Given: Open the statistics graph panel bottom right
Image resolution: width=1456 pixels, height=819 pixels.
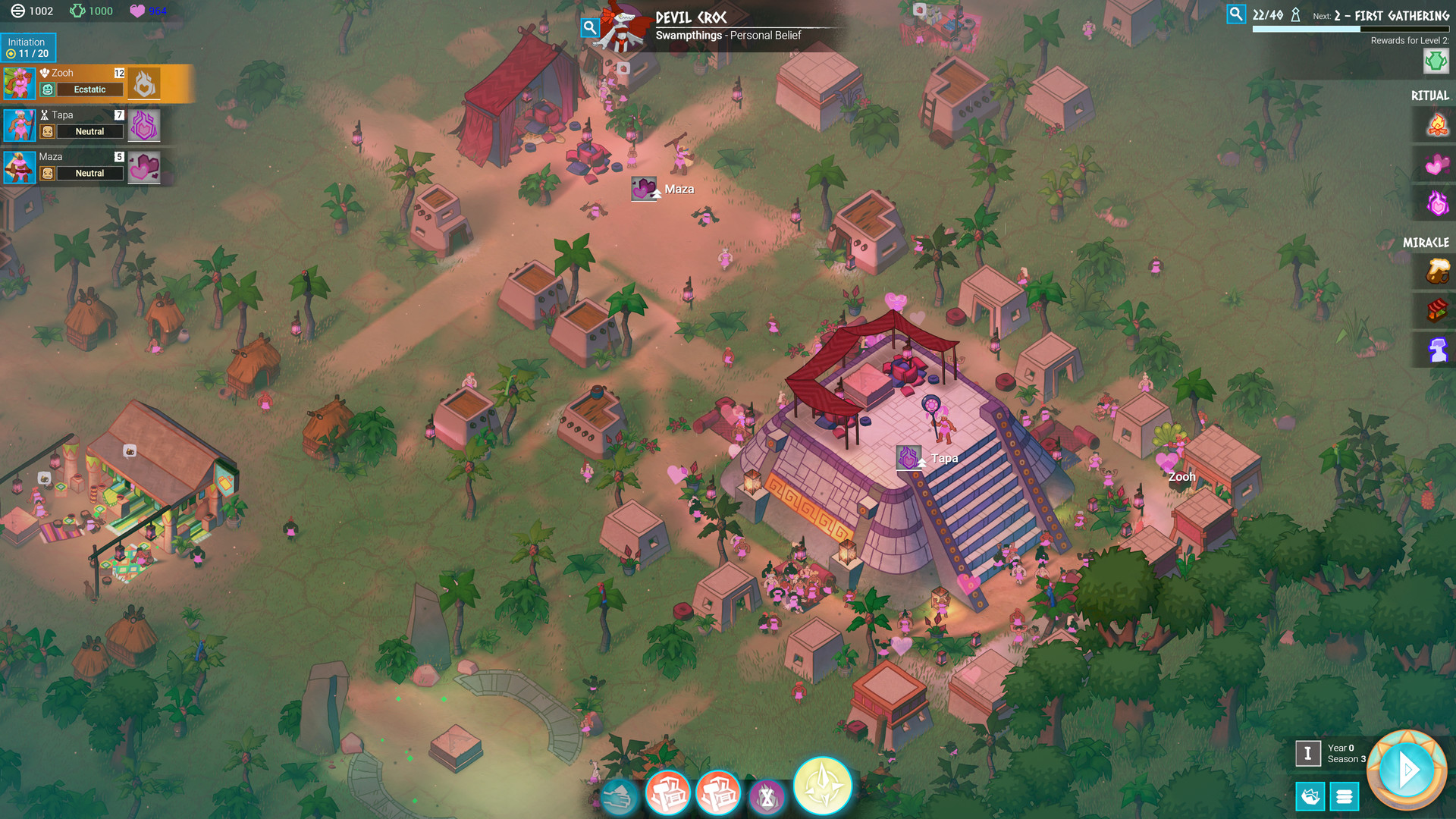Looking at the screenshot, I should (1310, 797).
